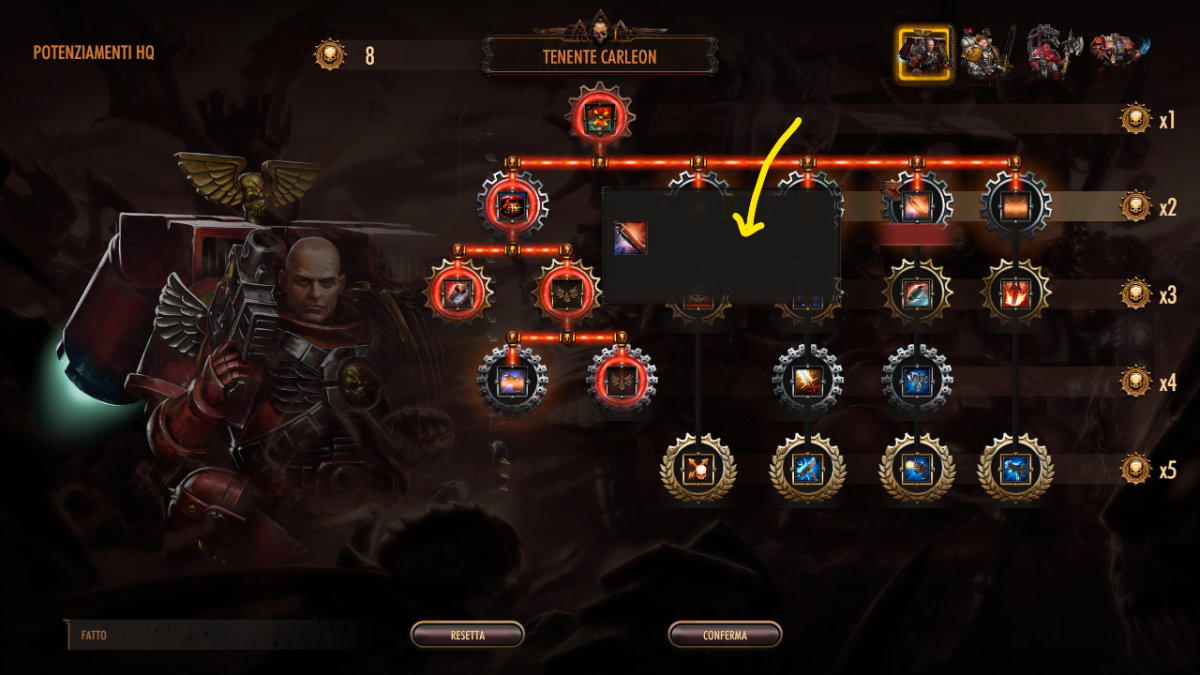The width and height of the screenshot is (1200, 675).
Task: Choose the red flame figure tier-three upgrade
Action: (x=1015, y=294)
